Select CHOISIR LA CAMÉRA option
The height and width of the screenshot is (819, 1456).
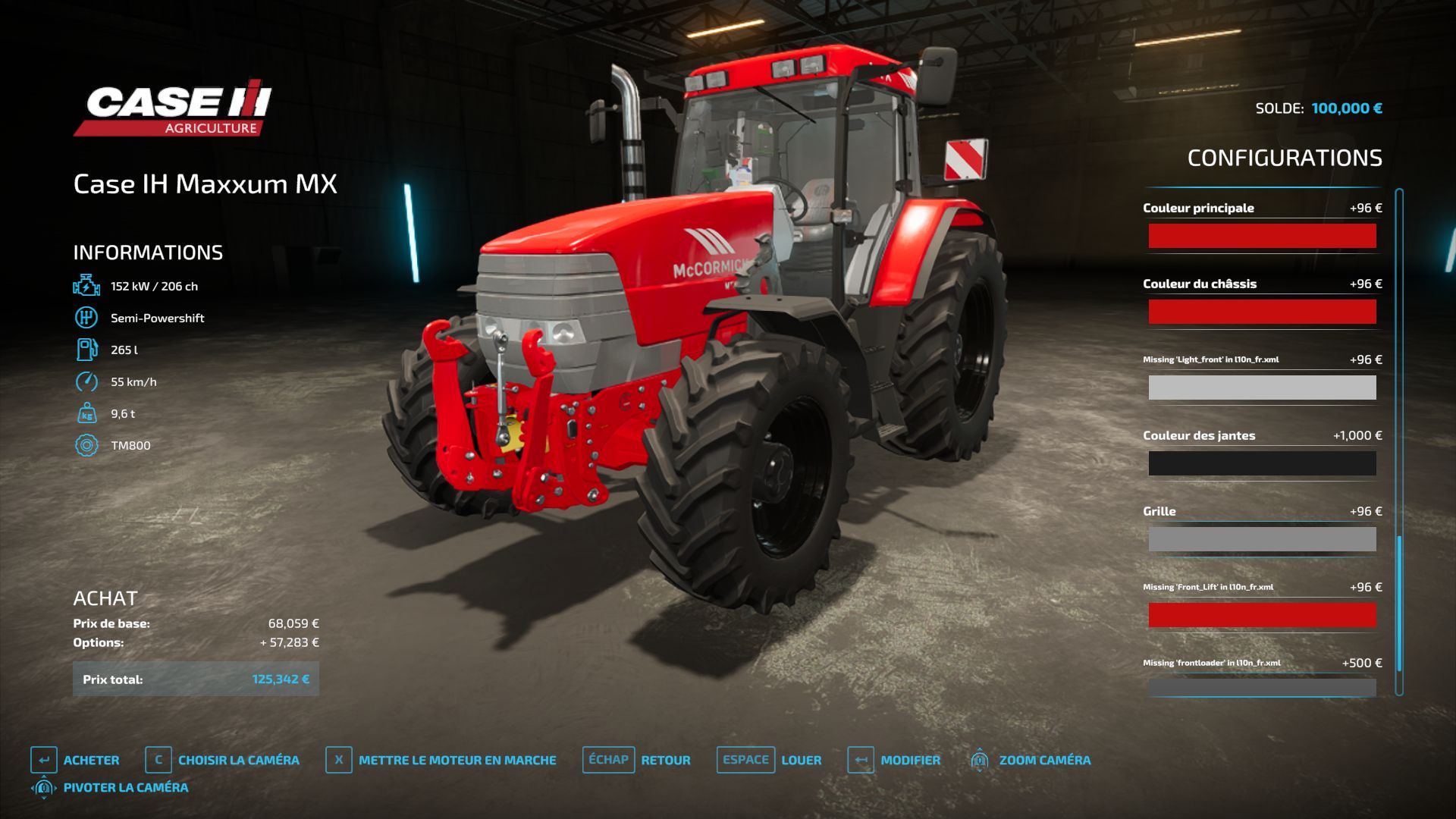tap(222, 760)
